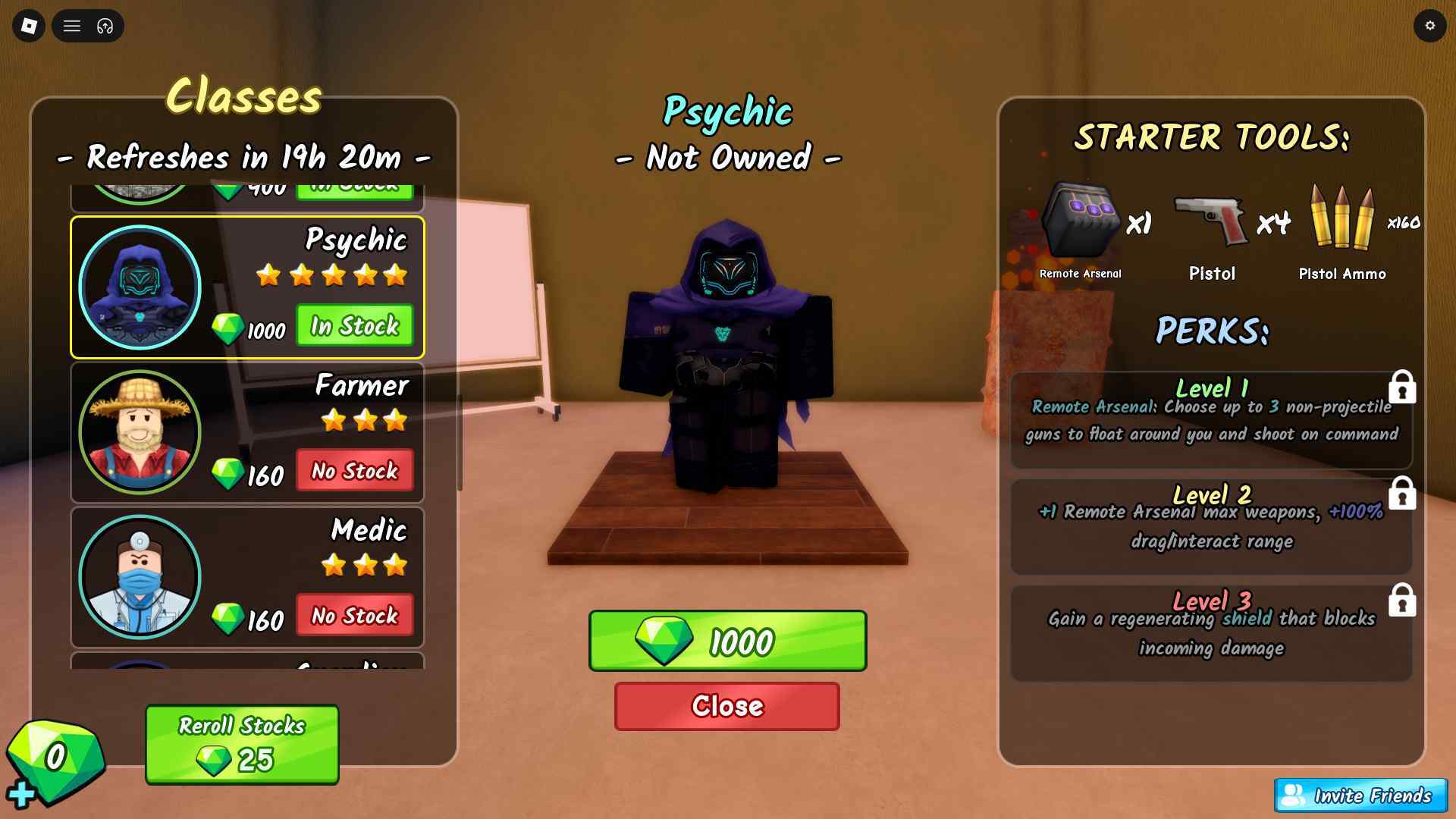This screenshot has height=819, width=1456.
Task: Click the Level 3 shield perk
Action: [x=1211, y=633]
